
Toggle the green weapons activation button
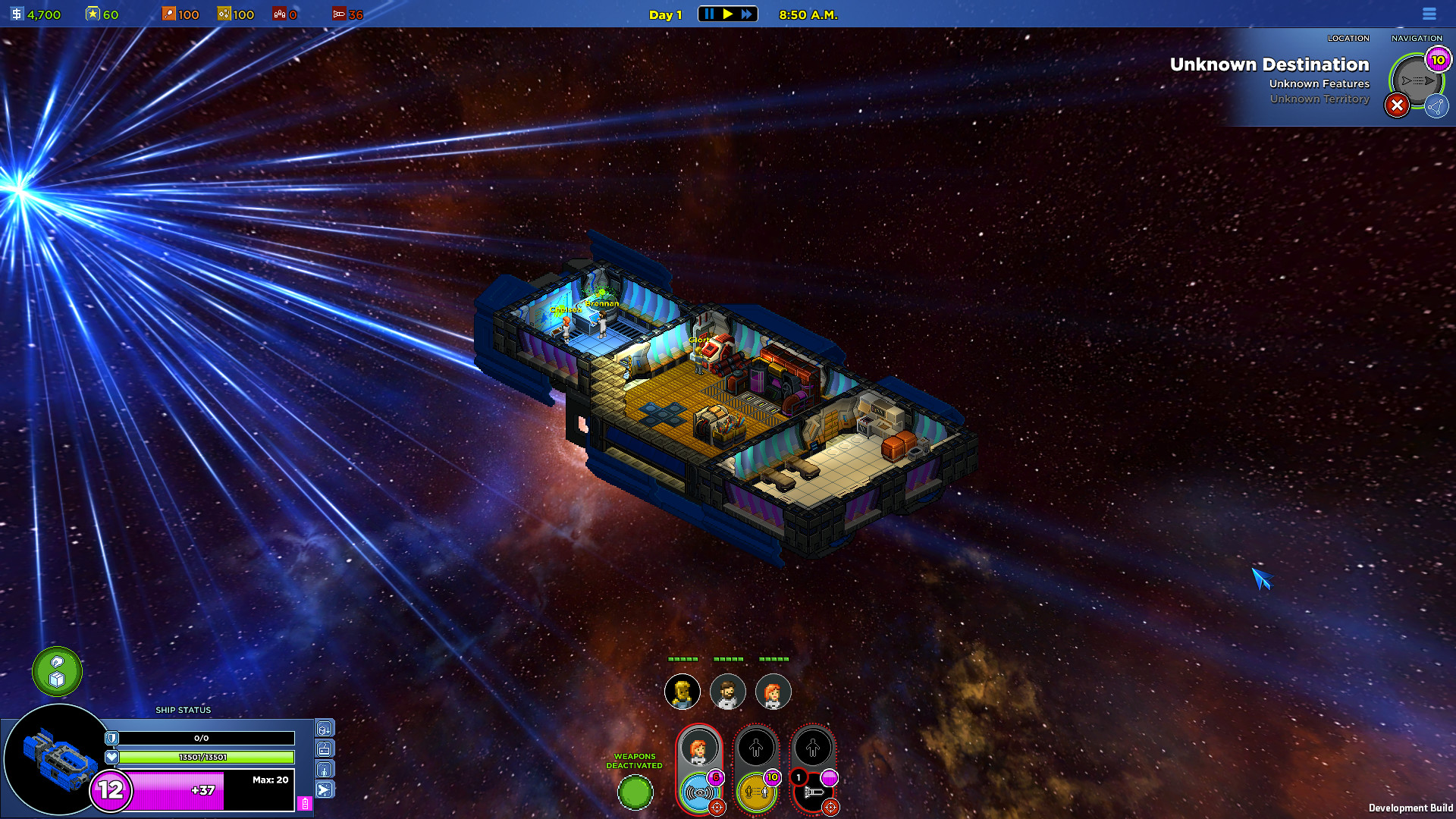point(635,793)
